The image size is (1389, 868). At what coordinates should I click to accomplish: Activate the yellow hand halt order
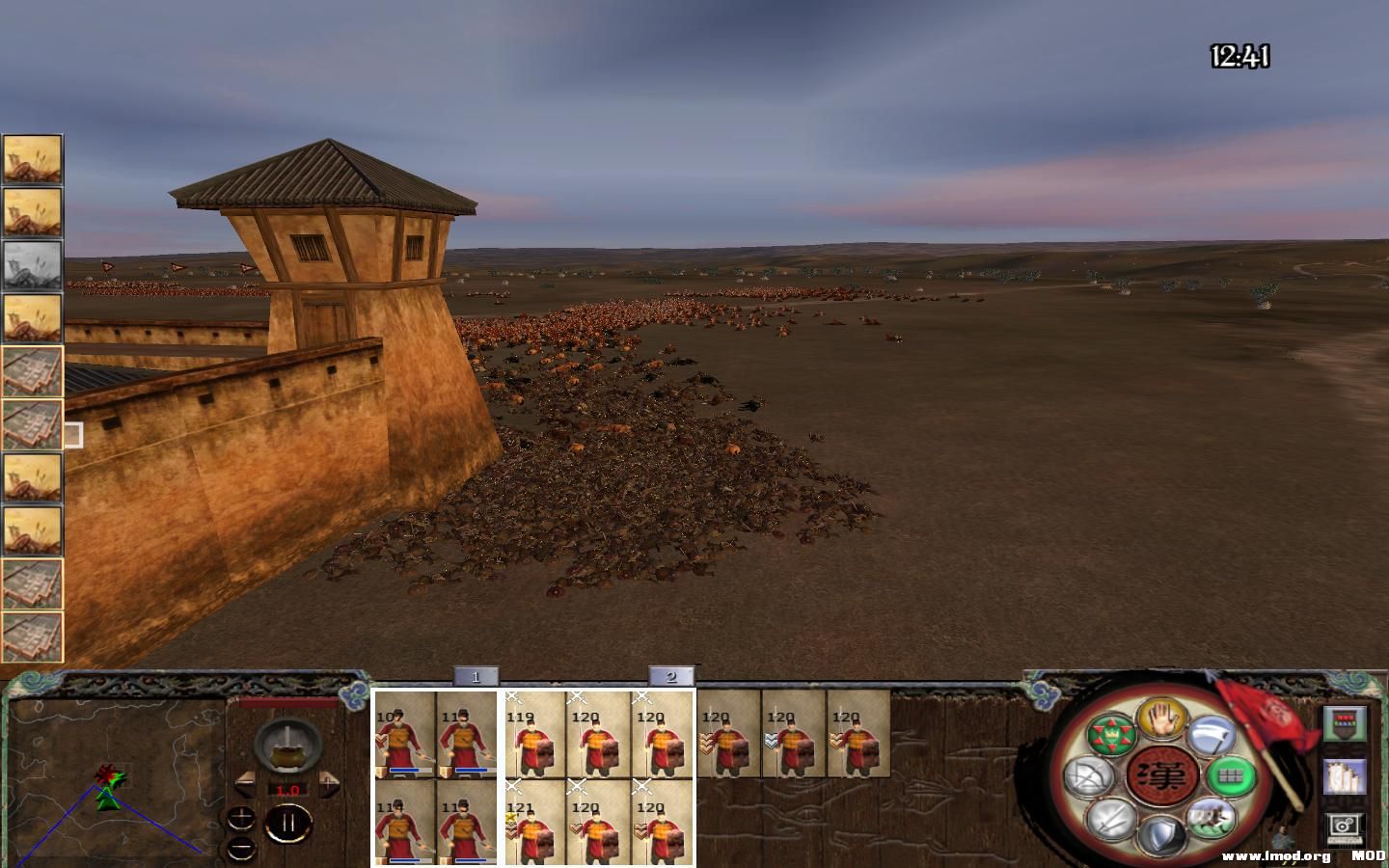pos(1161,719)
